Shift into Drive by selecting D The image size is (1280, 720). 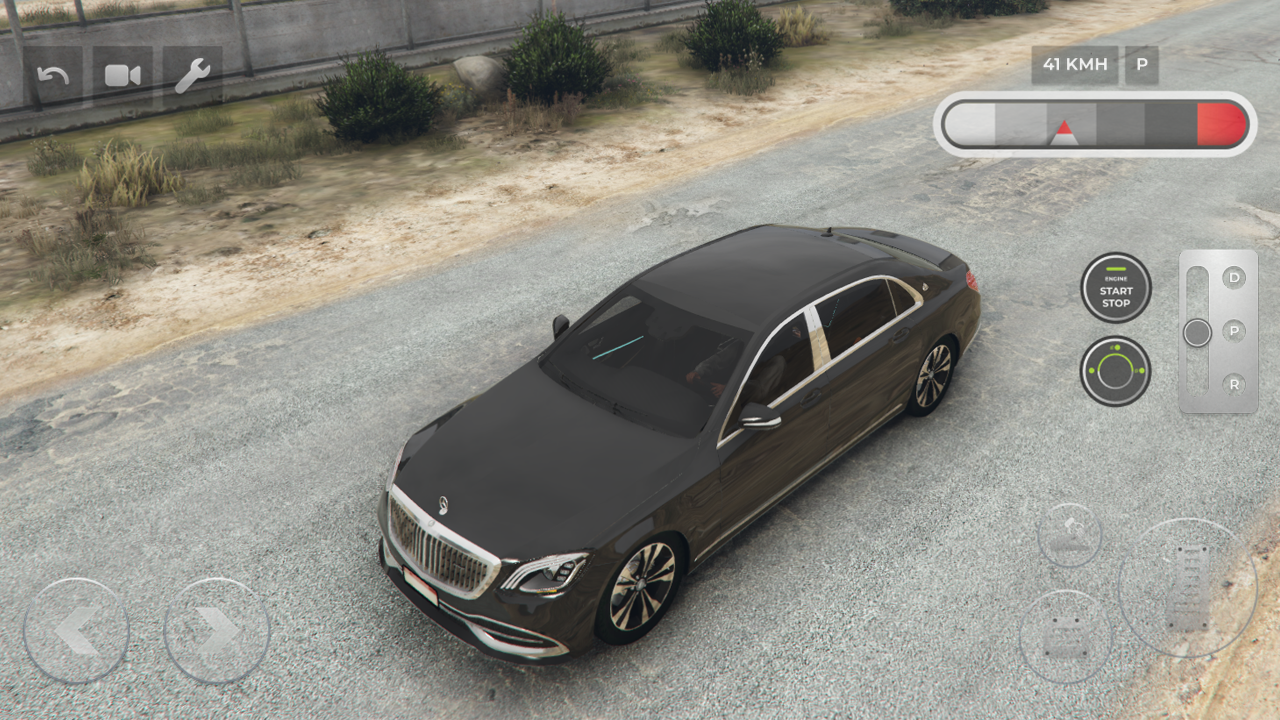click(x=1236, y=277)
